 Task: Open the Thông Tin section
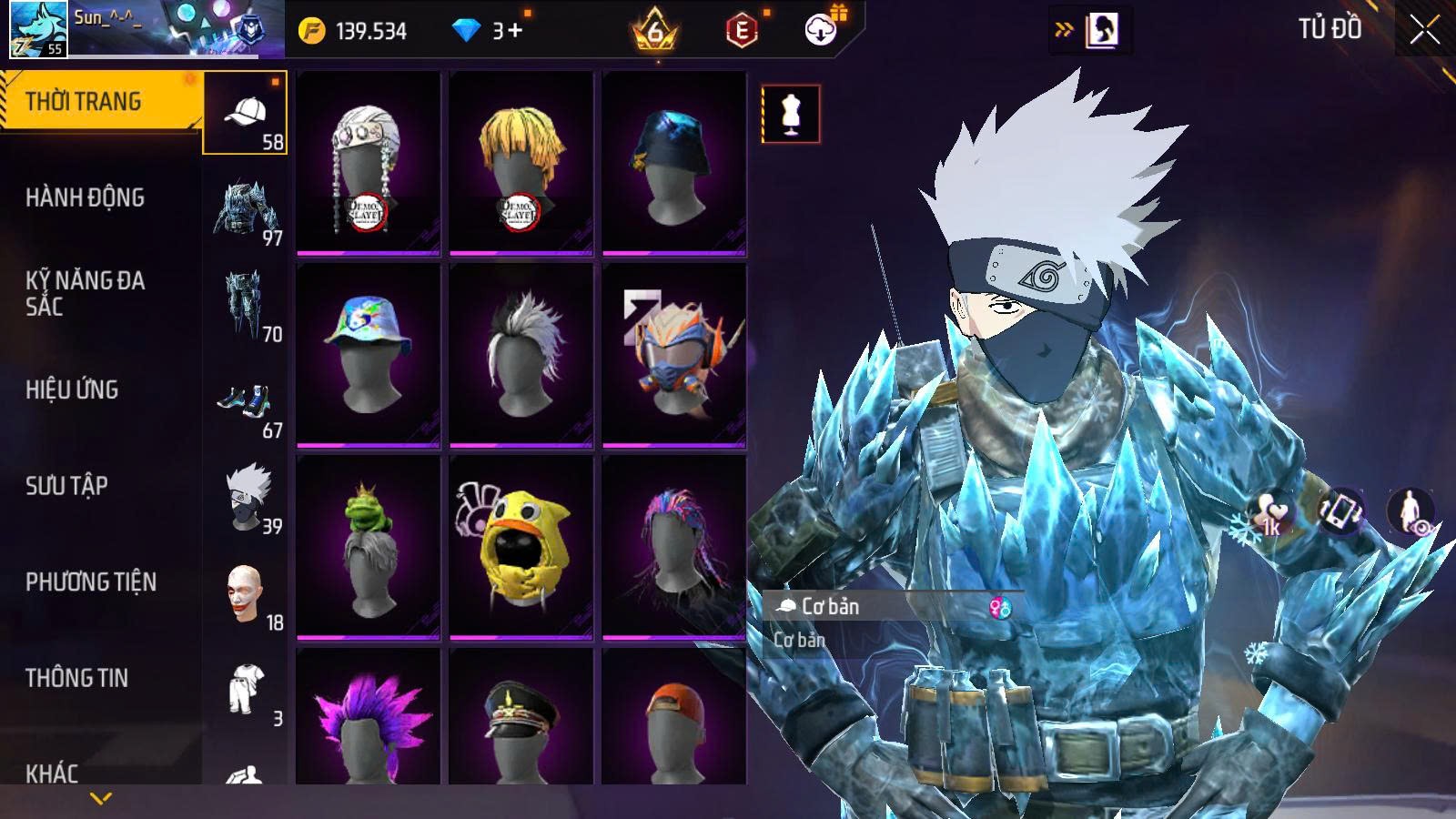point(76,678)
